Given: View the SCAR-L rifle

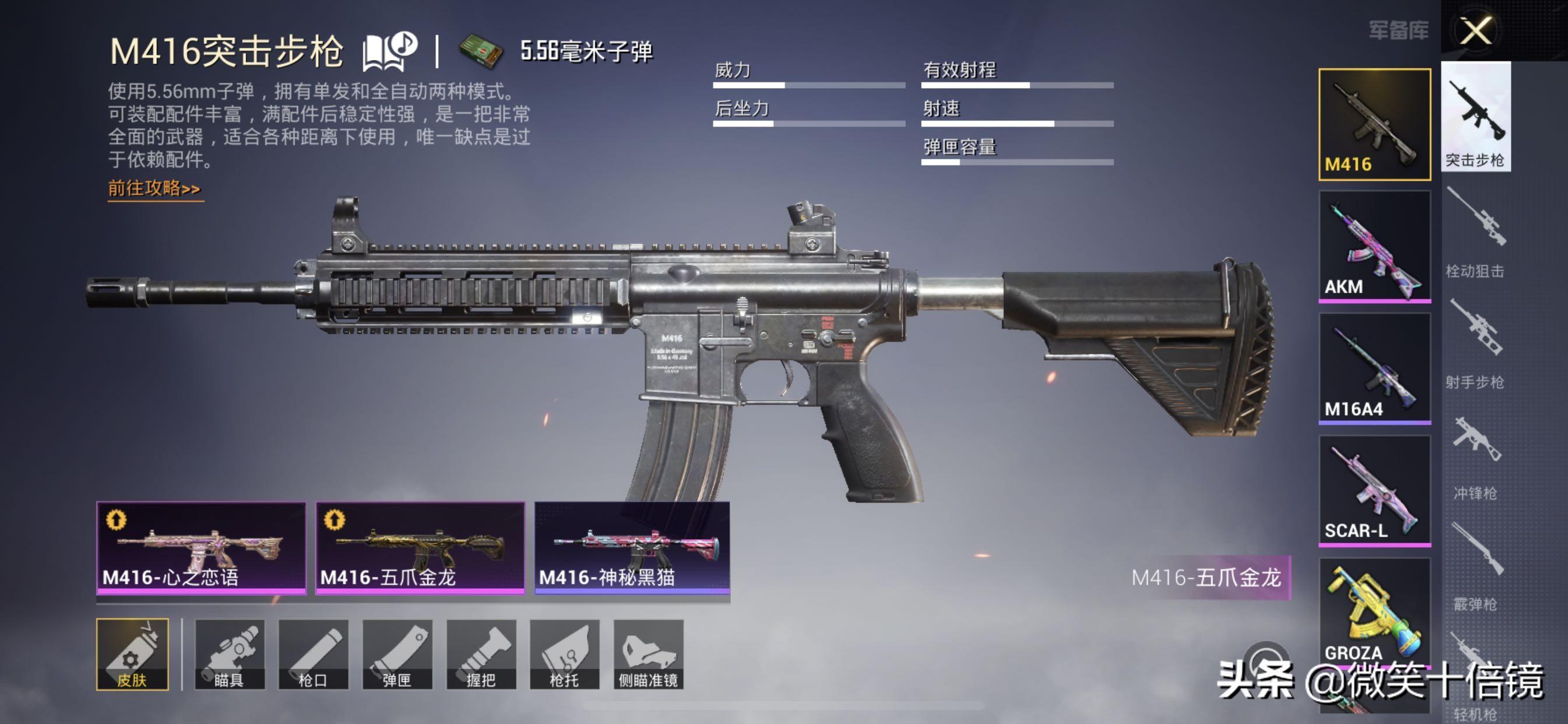Looking at the screenshot, I should click(x=1374, y=490).
